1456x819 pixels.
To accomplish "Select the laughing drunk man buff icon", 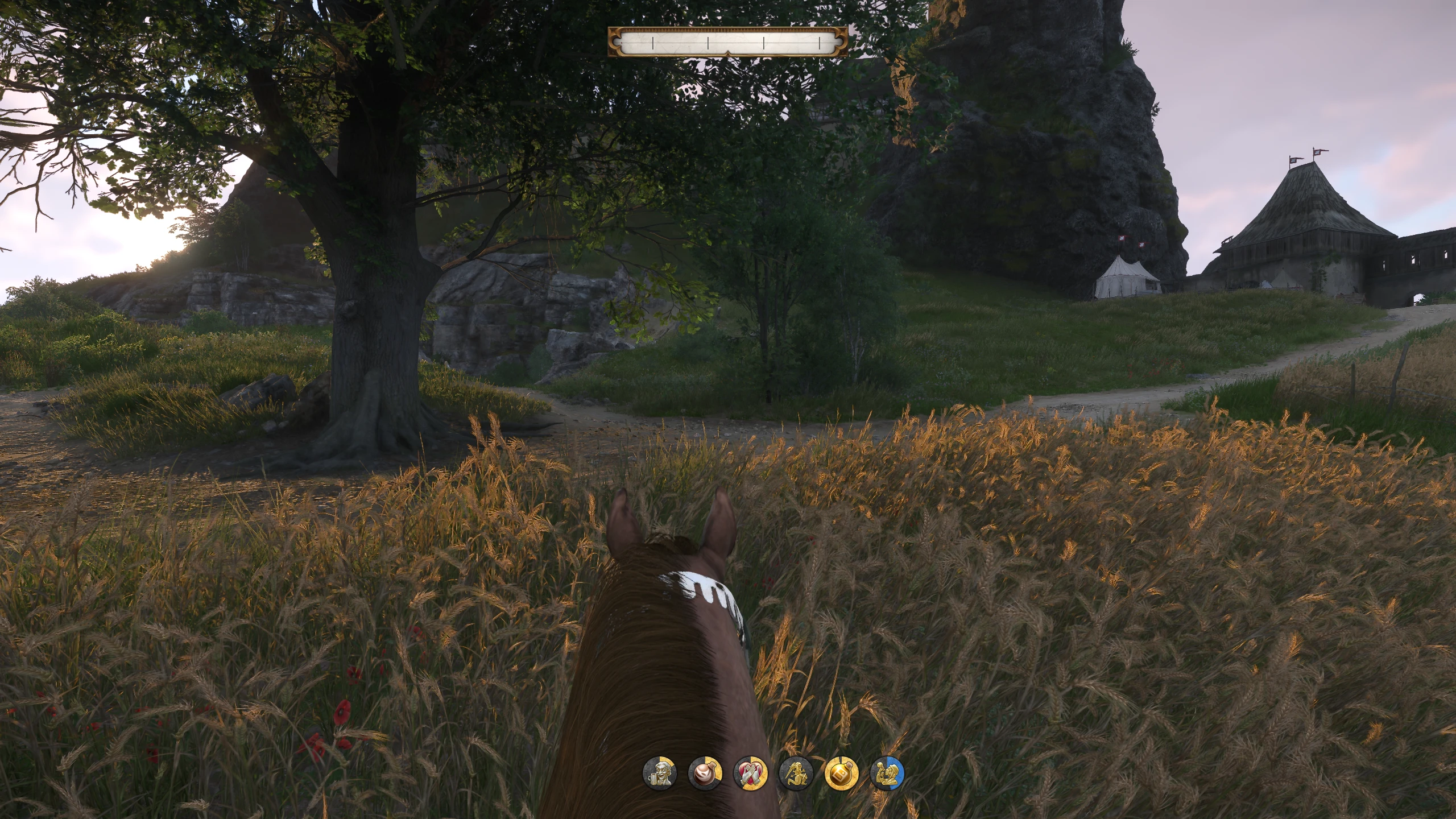I will point(660,773).
